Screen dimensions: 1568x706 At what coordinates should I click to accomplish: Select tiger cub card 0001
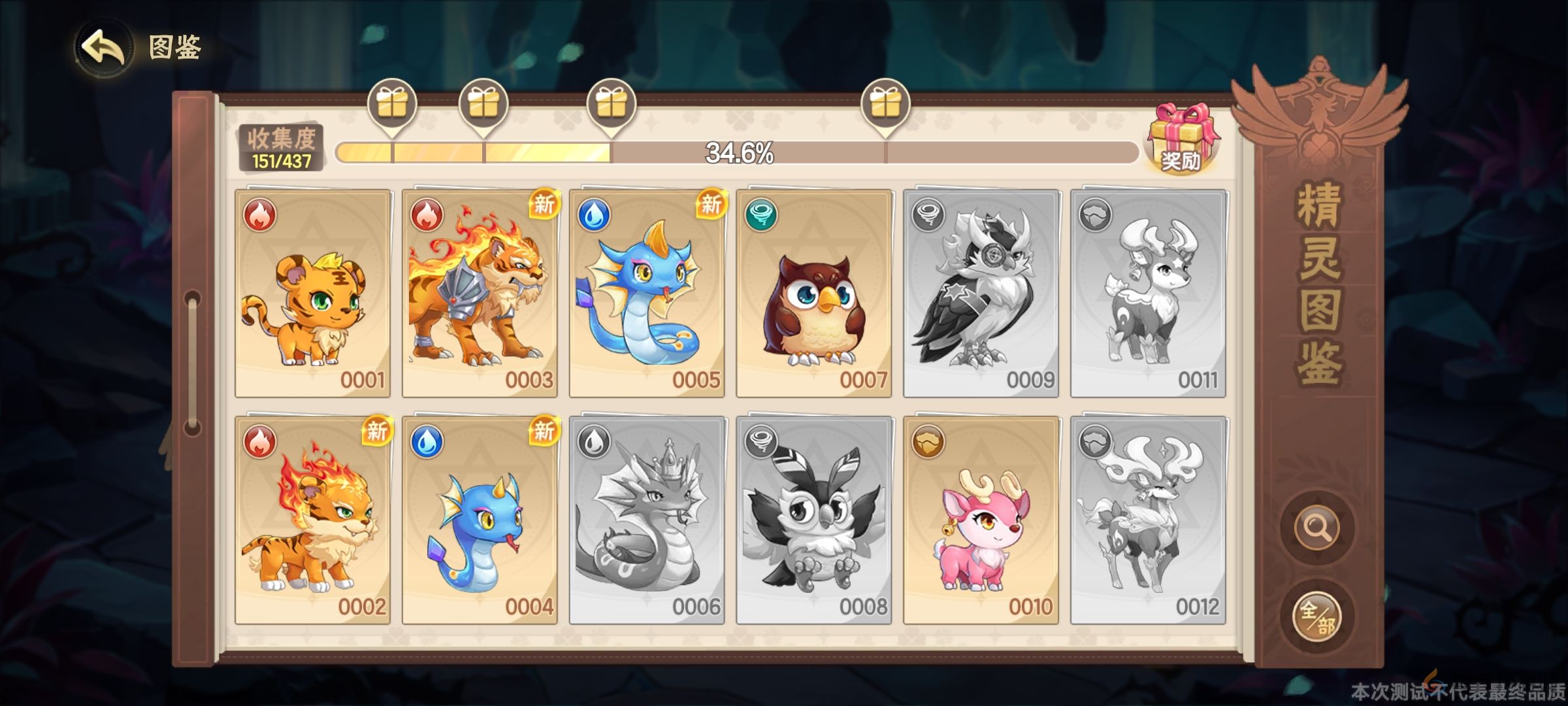point(313,294)
